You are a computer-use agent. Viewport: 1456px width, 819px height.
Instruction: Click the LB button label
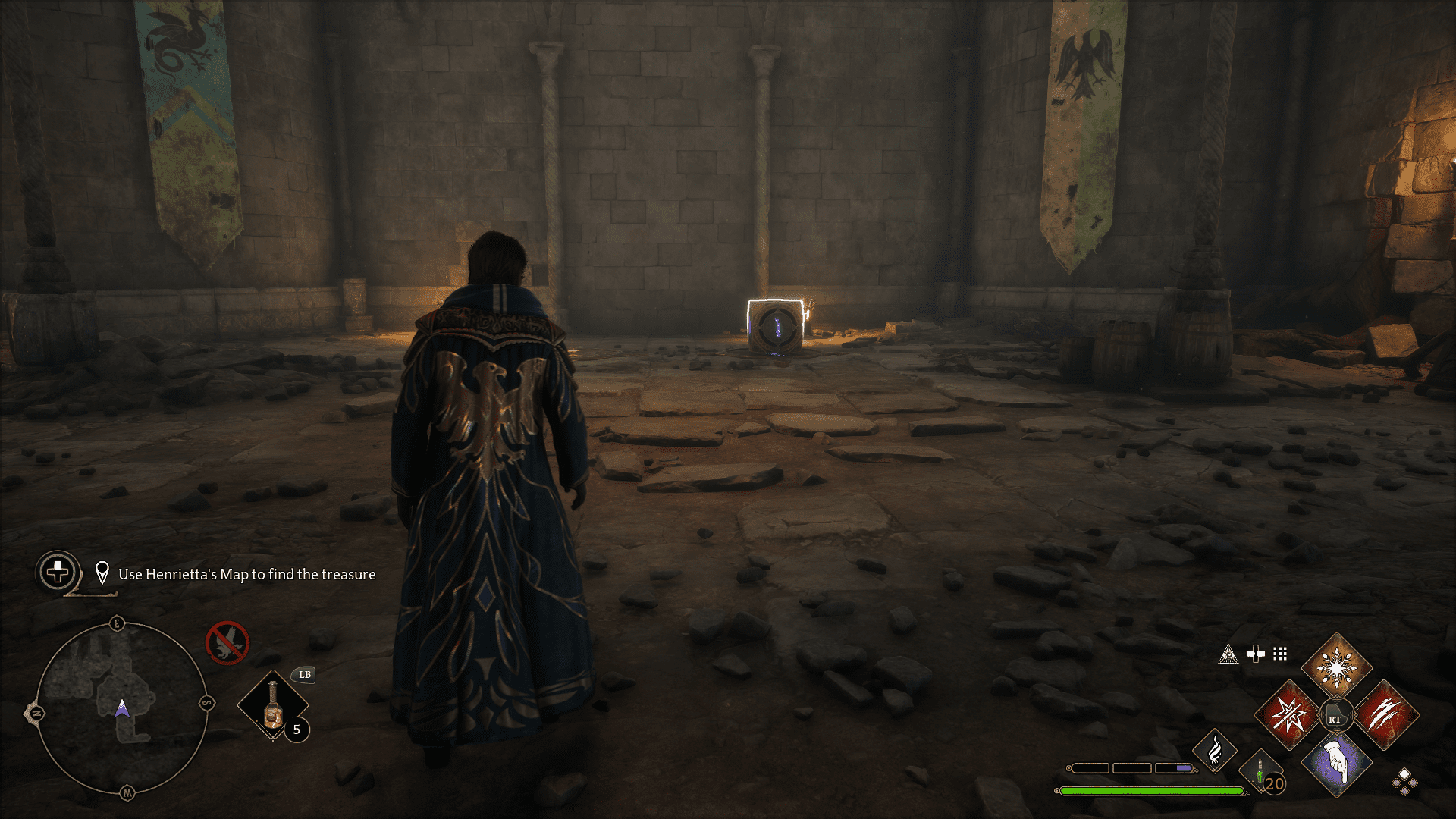pyautogui.click(x=303, y=675)
